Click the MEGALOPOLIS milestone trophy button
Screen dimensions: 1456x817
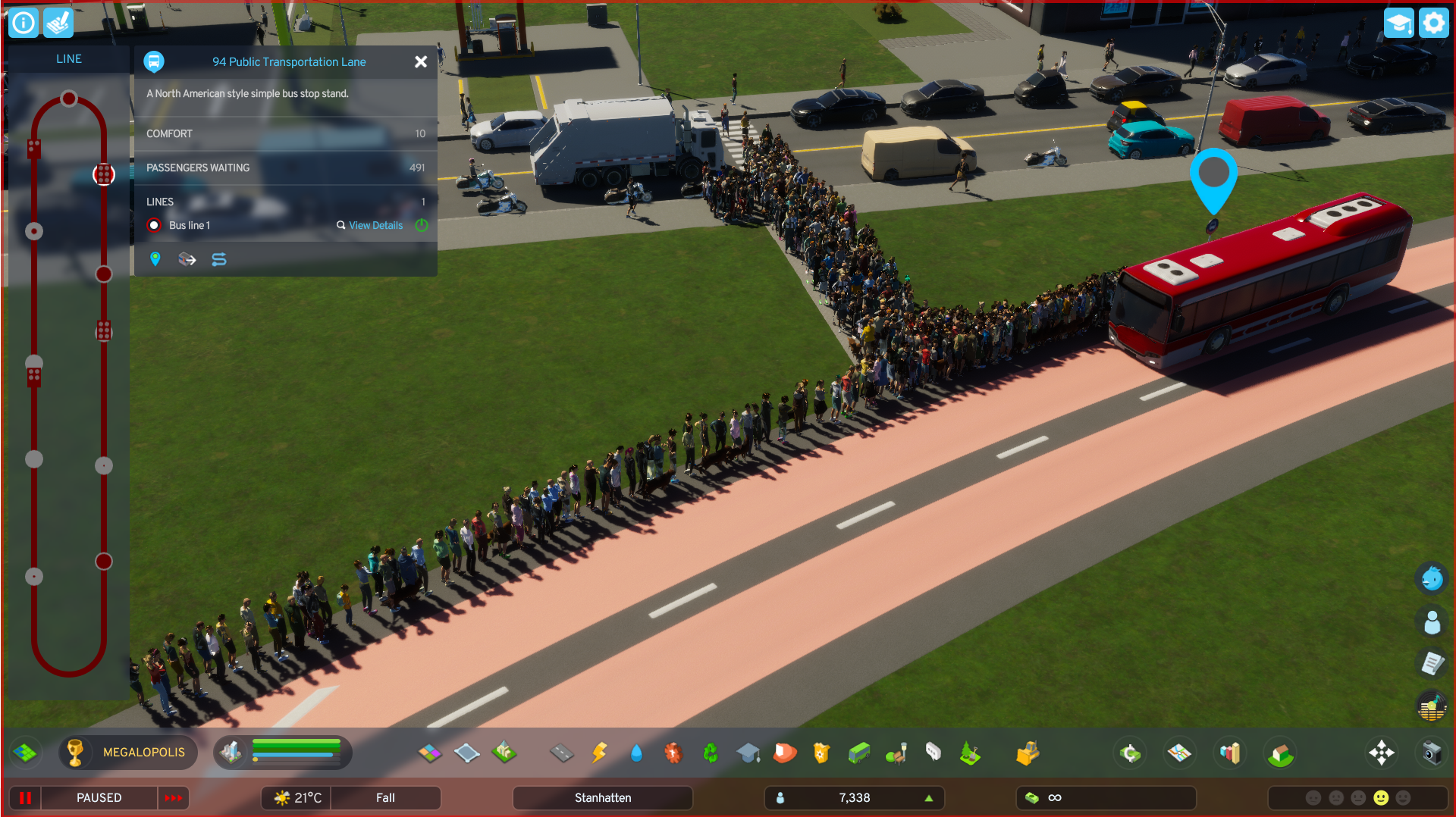pyautogui.click(x=127, y=753)
